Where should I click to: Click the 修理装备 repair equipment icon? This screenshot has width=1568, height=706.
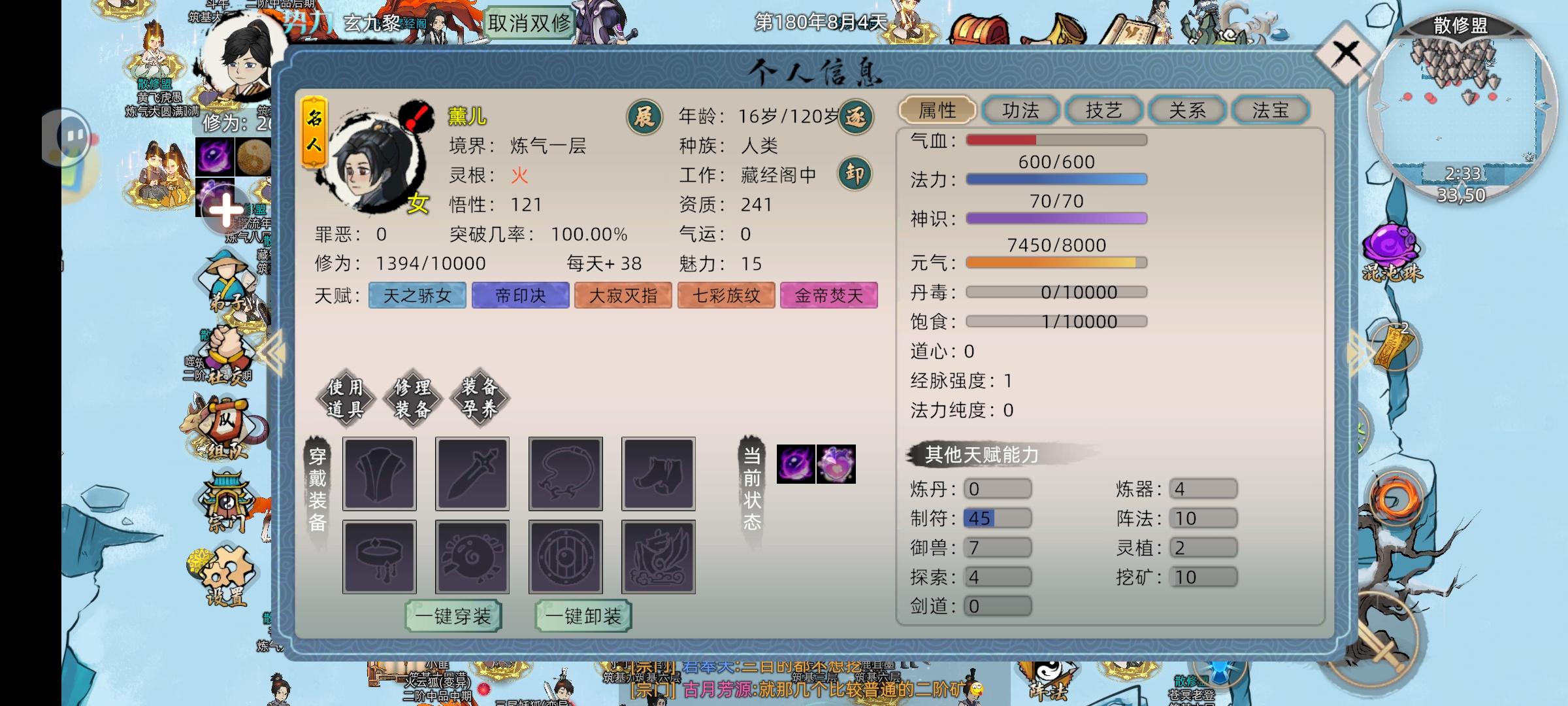click(x=412, y=397)
